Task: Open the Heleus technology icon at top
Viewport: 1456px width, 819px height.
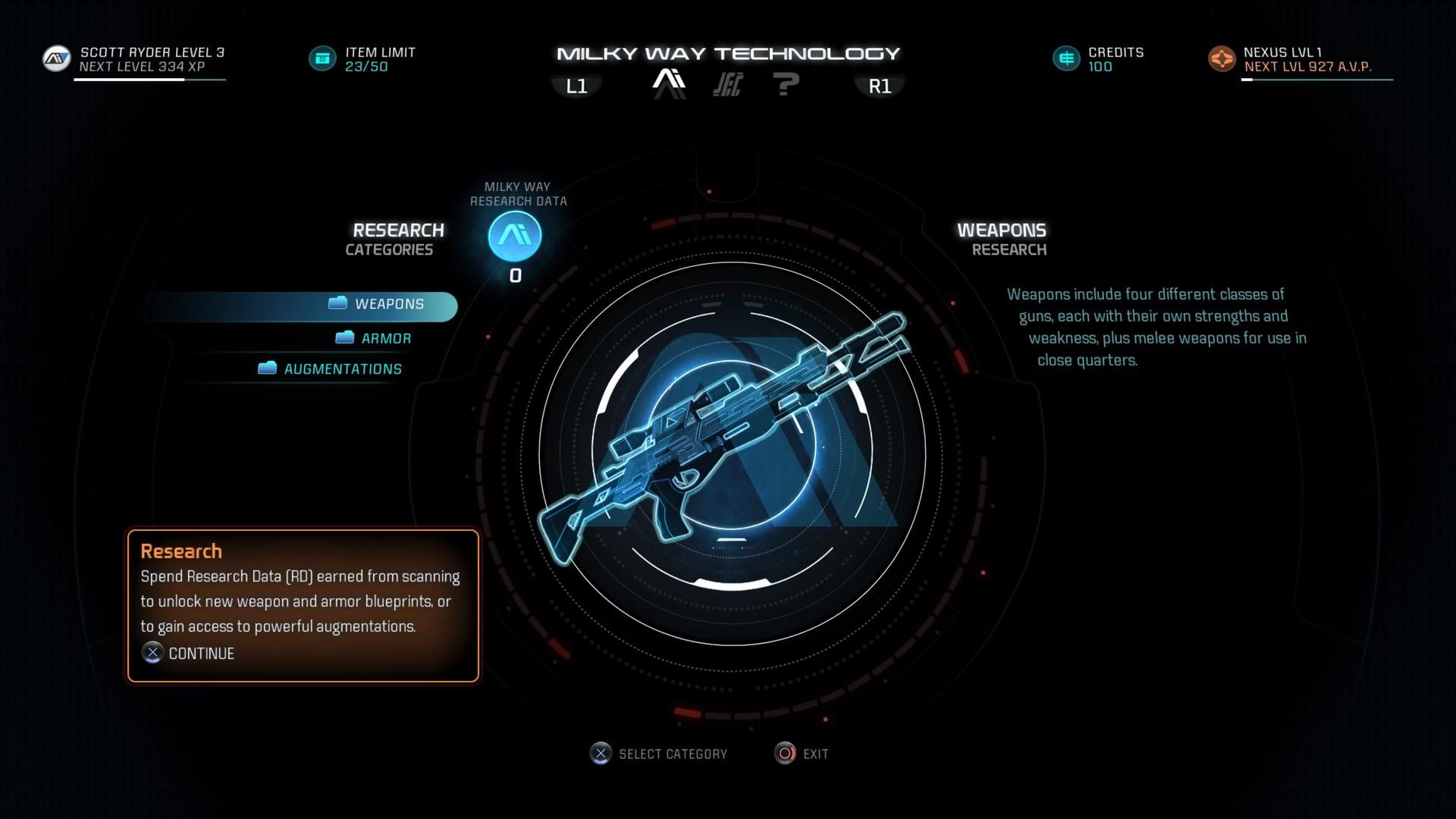Action: 726,83
